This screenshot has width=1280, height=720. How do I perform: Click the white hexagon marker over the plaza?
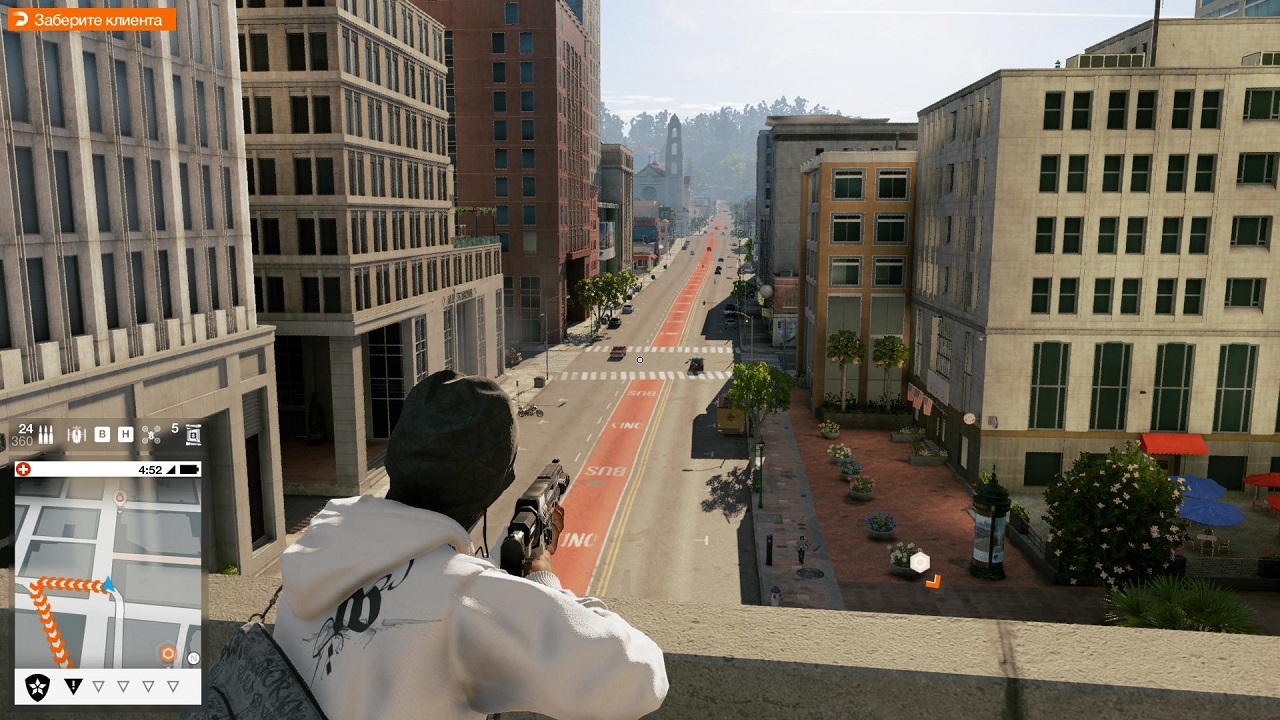pos(920,562)
